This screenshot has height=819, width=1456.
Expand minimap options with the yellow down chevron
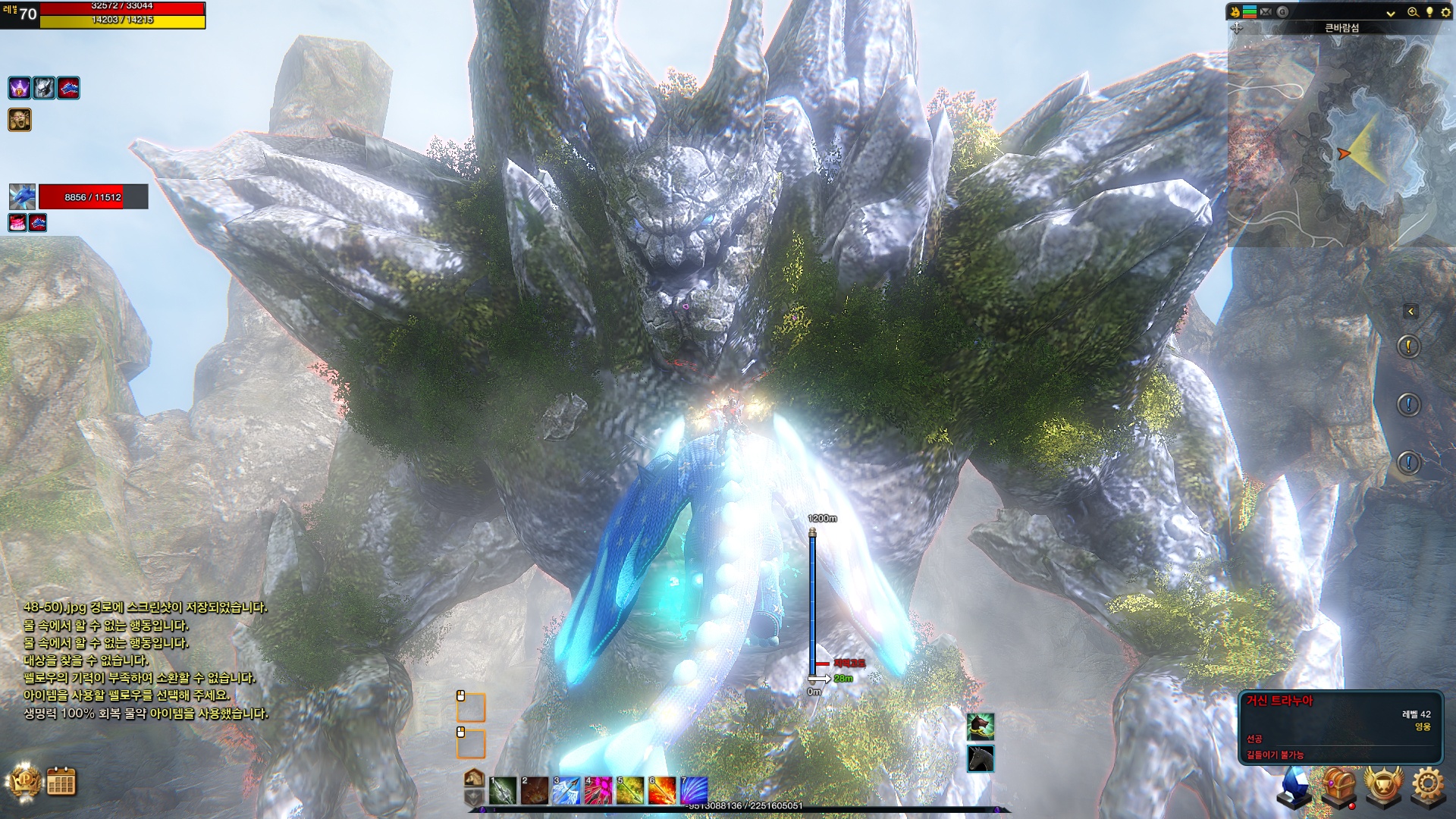(x=1391, y=13)
